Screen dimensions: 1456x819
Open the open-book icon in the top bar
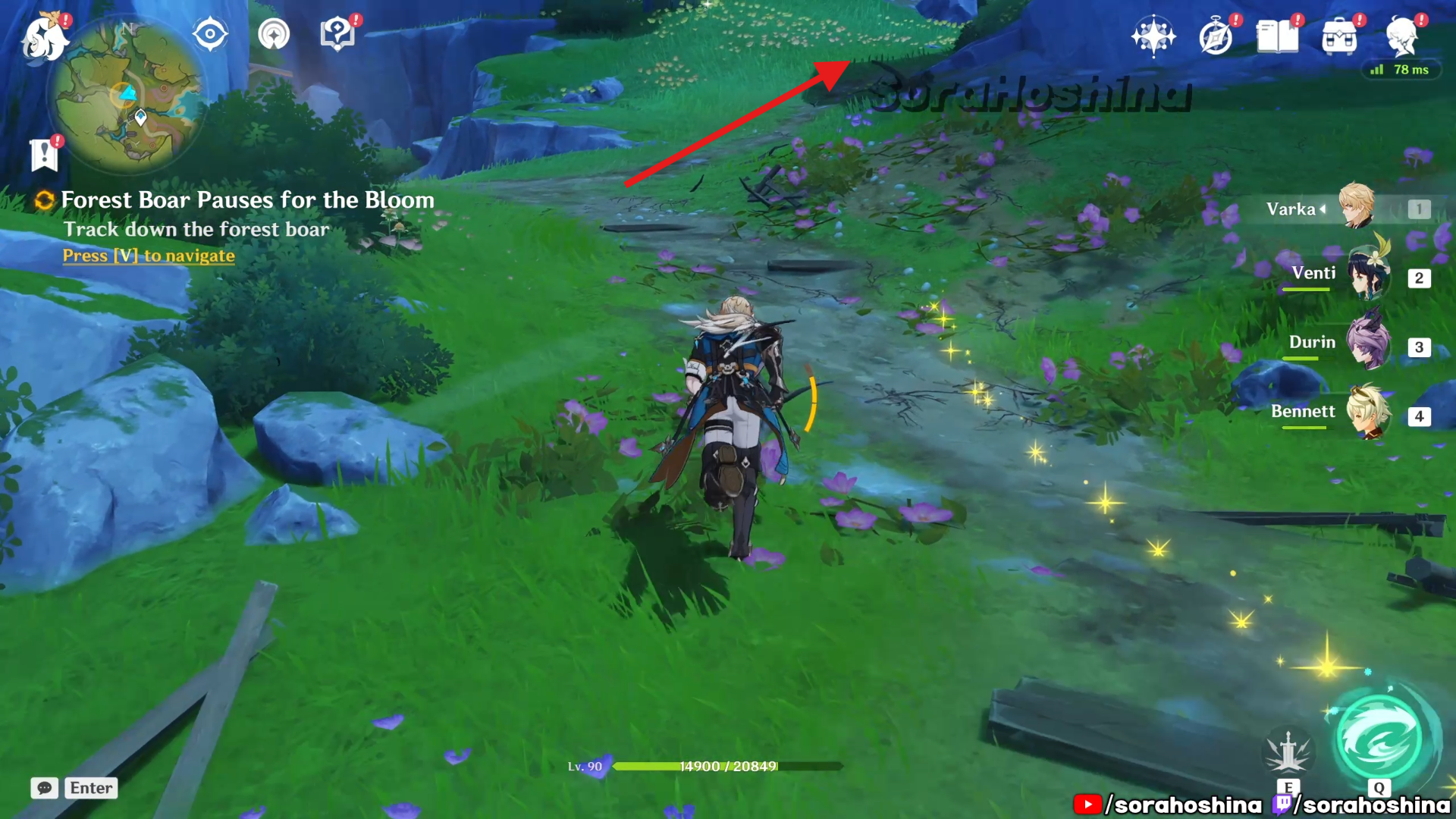point(1277,36)
